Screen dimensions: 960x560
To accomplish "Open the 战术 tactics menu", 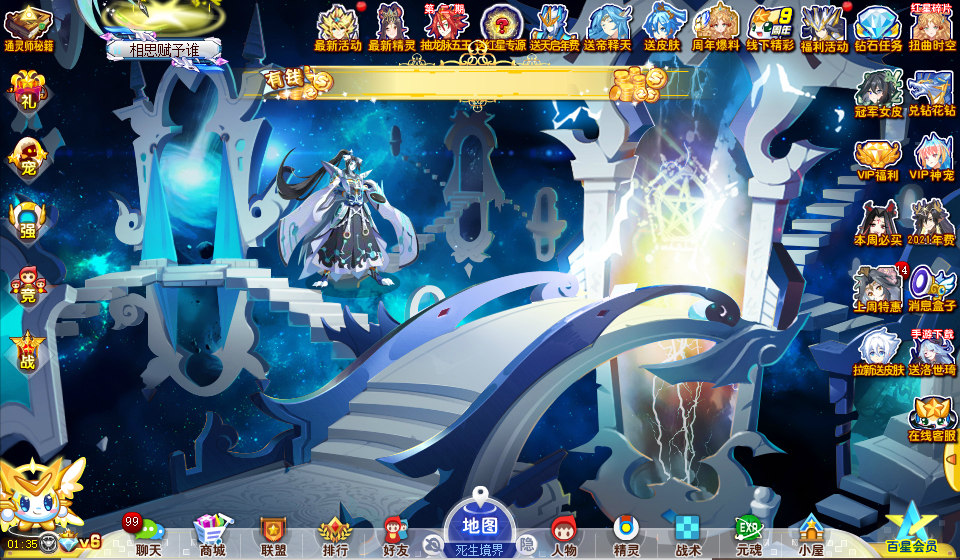I will (x=687, y=534).
